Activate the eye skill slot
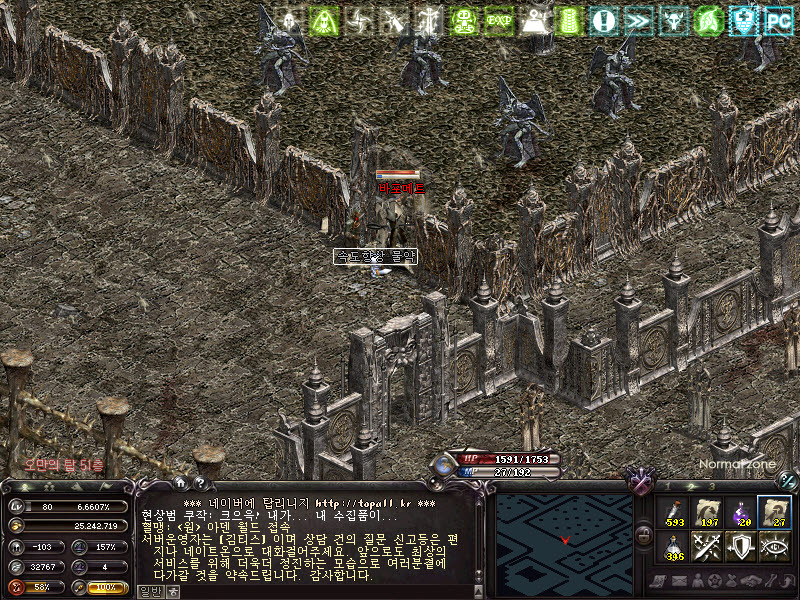The height and width of the screenshot is (600, 800). [x=775, y=546]
